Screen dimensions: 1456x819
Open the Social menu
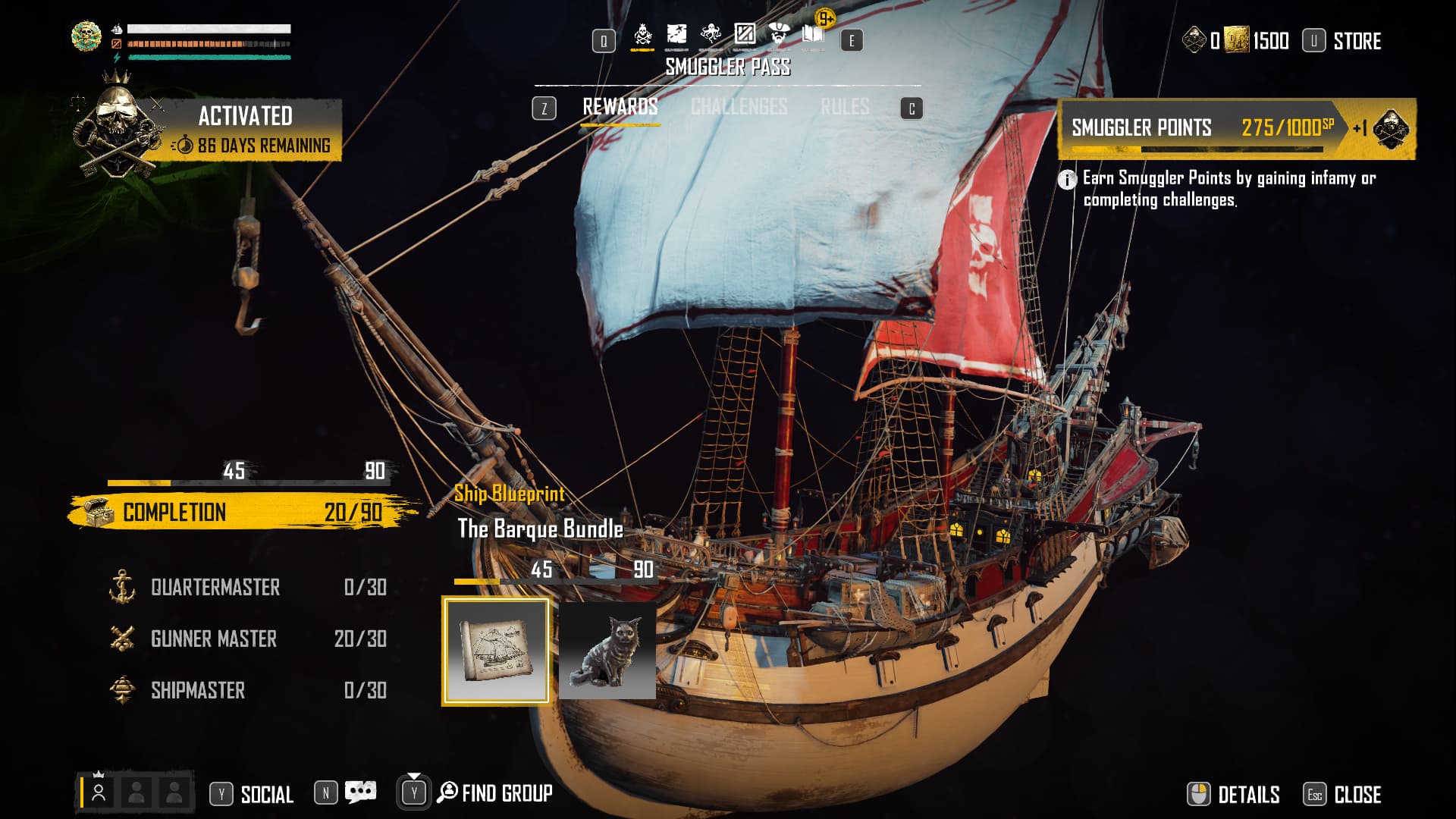click(x=266, y=794)
